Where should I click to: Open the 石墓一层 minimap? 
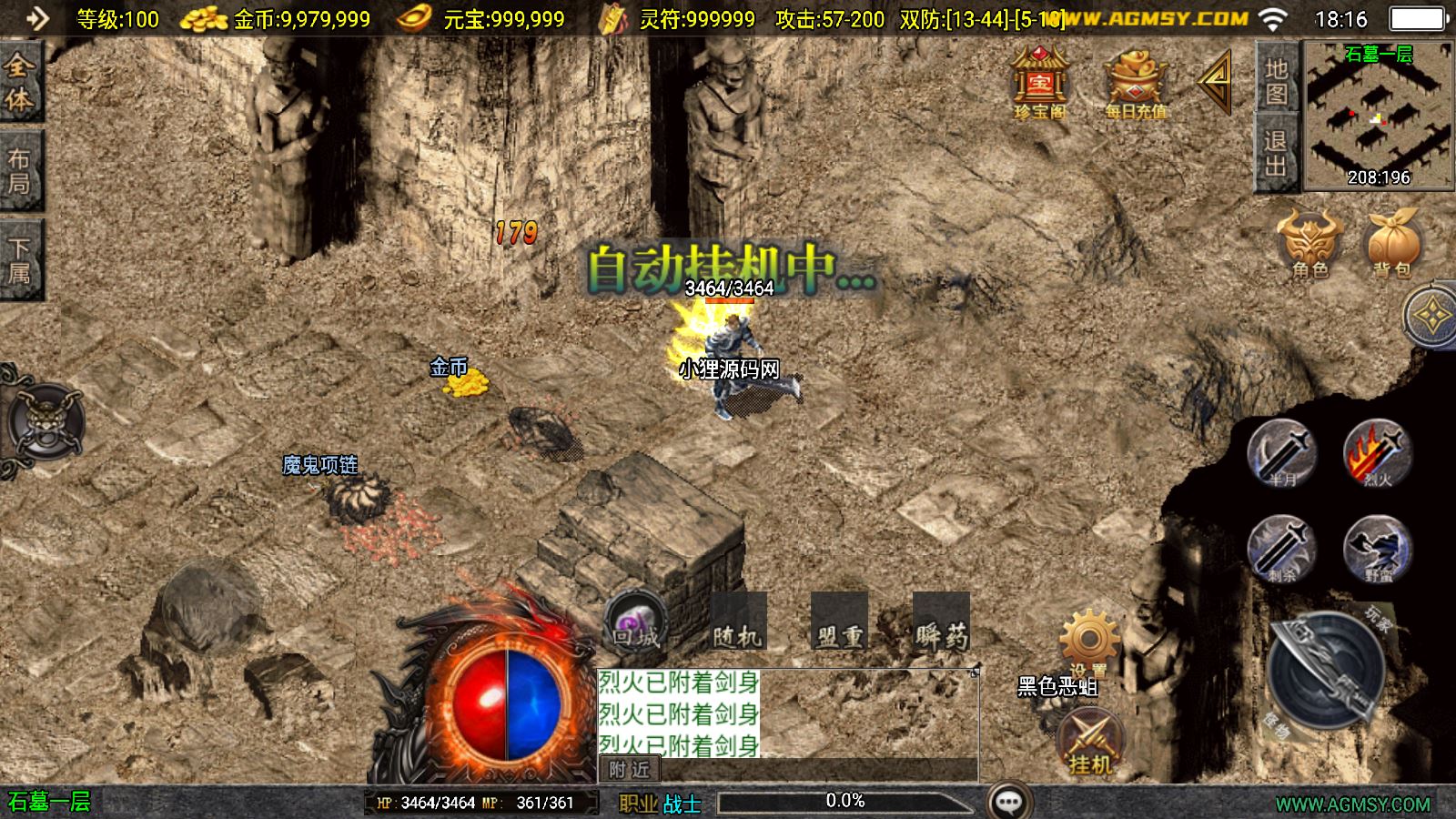tap(1378, 116)
